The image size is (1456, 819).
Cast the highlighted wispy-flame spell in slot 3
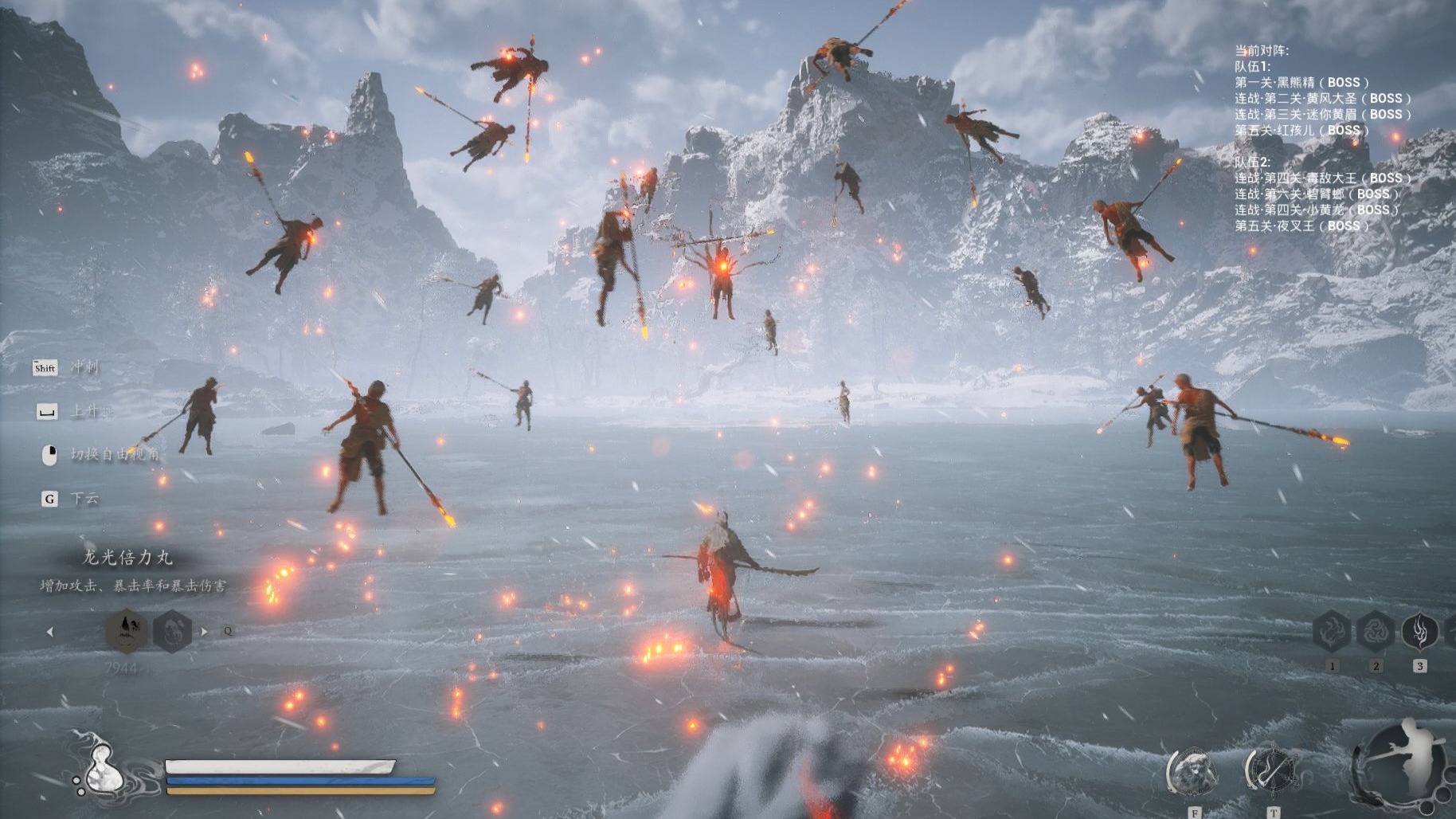tap(1419, 633)
